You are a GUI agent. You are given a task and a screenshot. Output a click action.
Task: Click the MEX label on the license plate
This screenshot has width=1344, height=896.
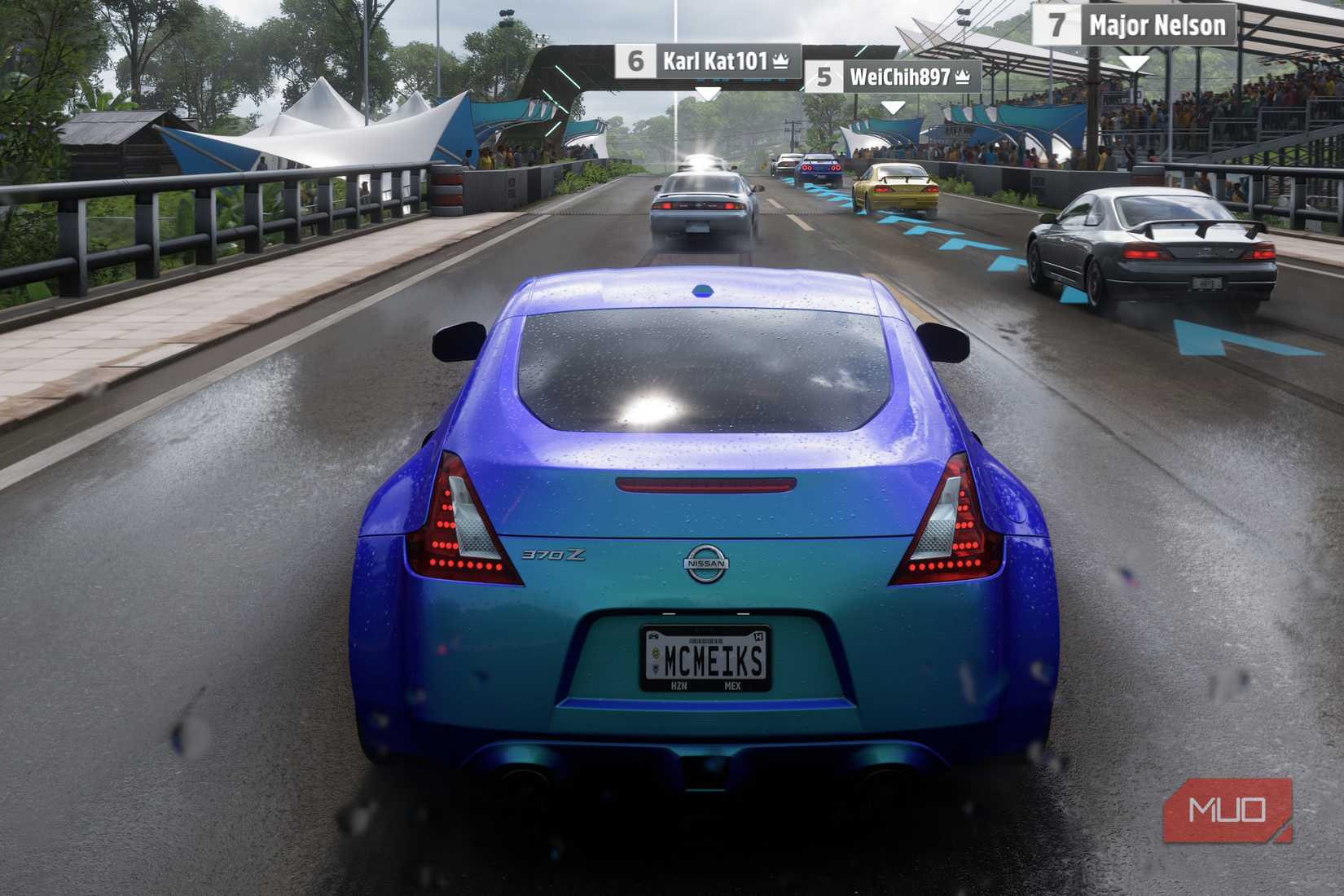pyautogui.click(x=733, y=685)
